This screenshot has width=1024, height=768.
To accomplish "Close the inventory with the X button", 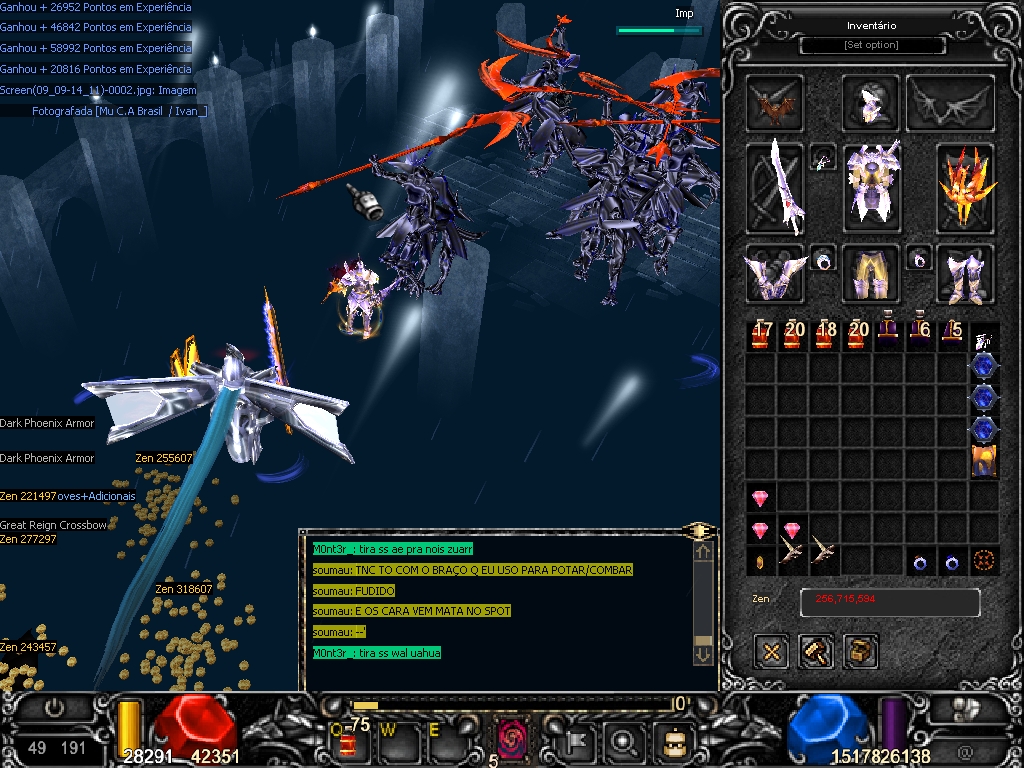I will (771, 651).
